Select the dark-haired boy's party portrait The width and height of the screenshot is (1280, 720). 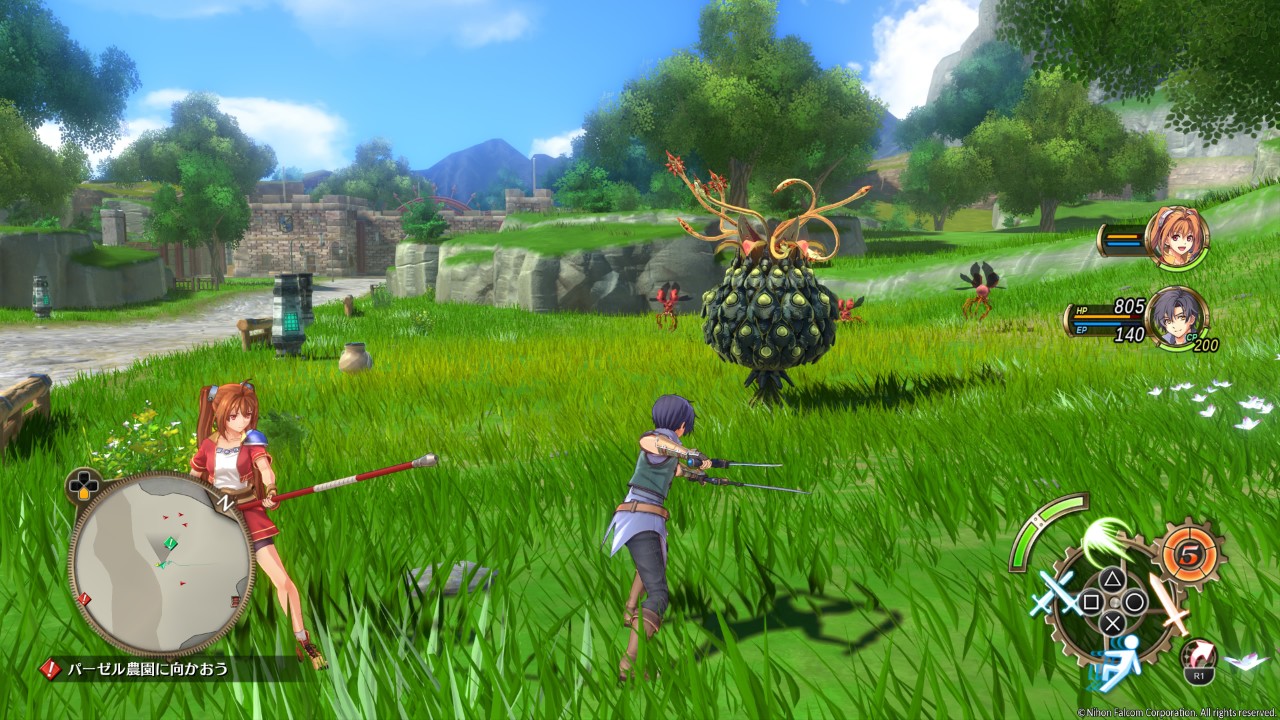pos(1176,318)
